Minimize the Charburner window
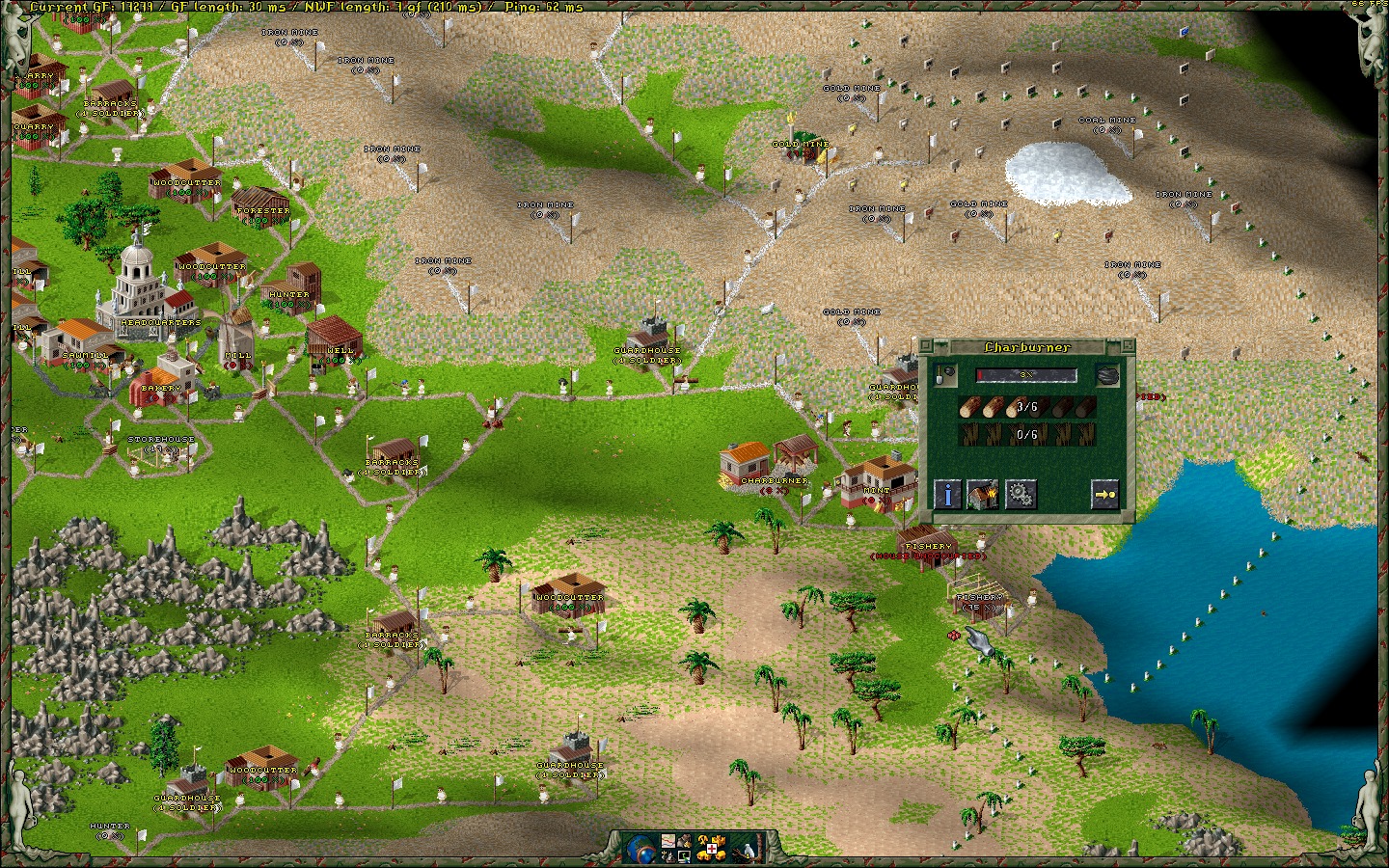The image size is (1389, 868). click(1126, 346)
